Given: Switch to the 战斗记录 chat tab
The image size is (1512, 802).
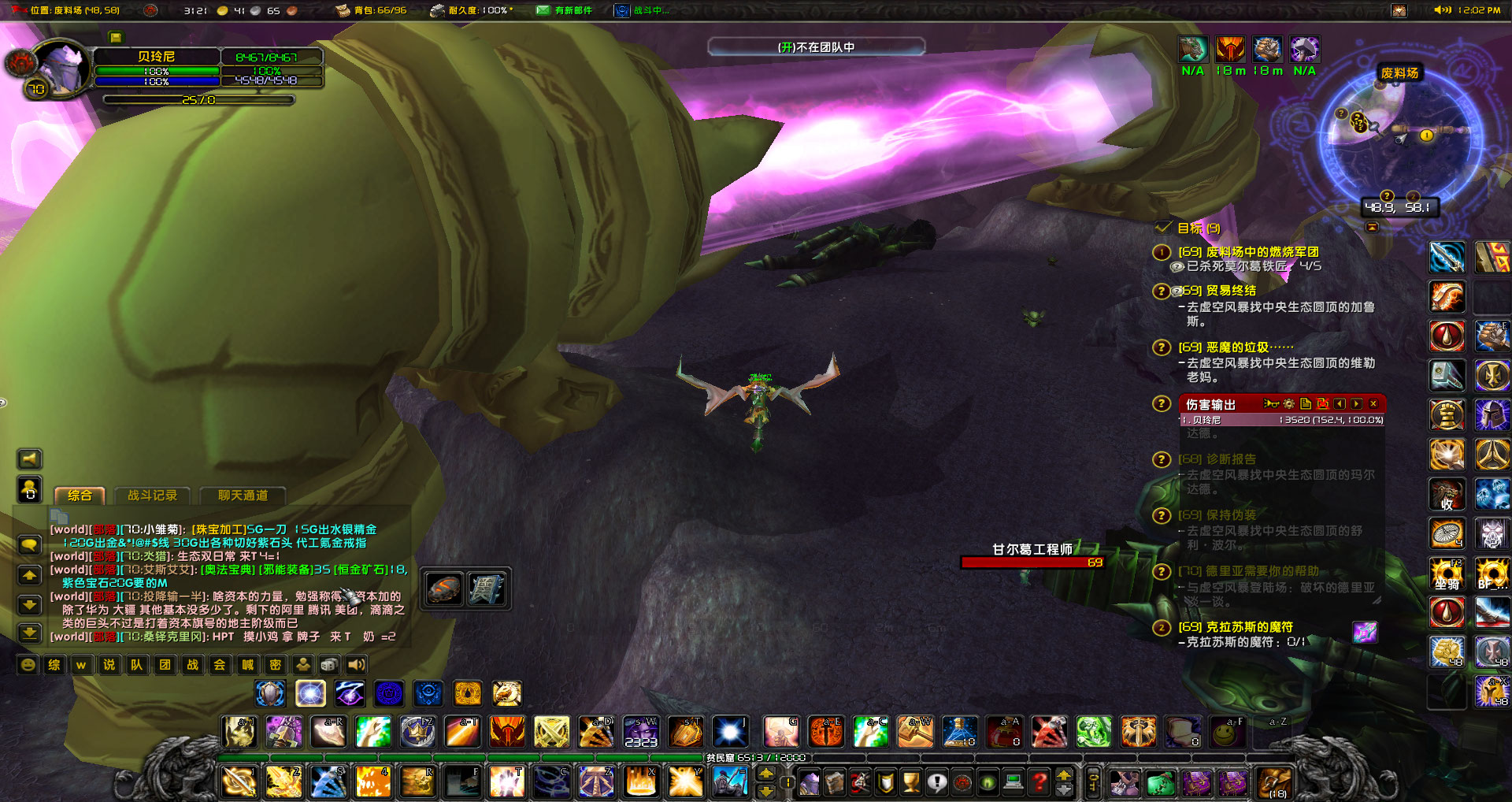Looking at the screenshot, I should (x=153, y=496).
